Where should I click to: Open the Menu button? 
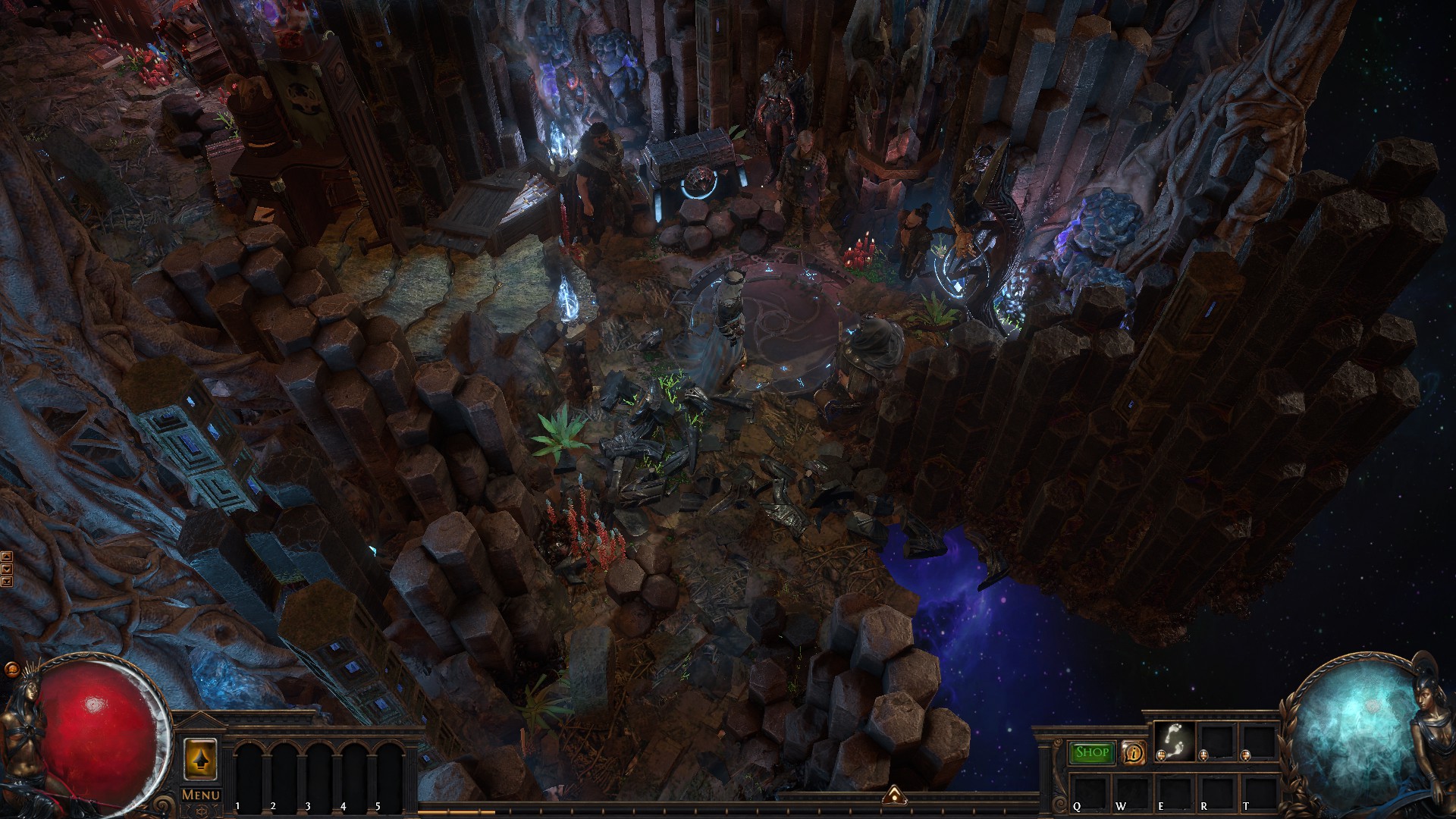tap(201, 795)
